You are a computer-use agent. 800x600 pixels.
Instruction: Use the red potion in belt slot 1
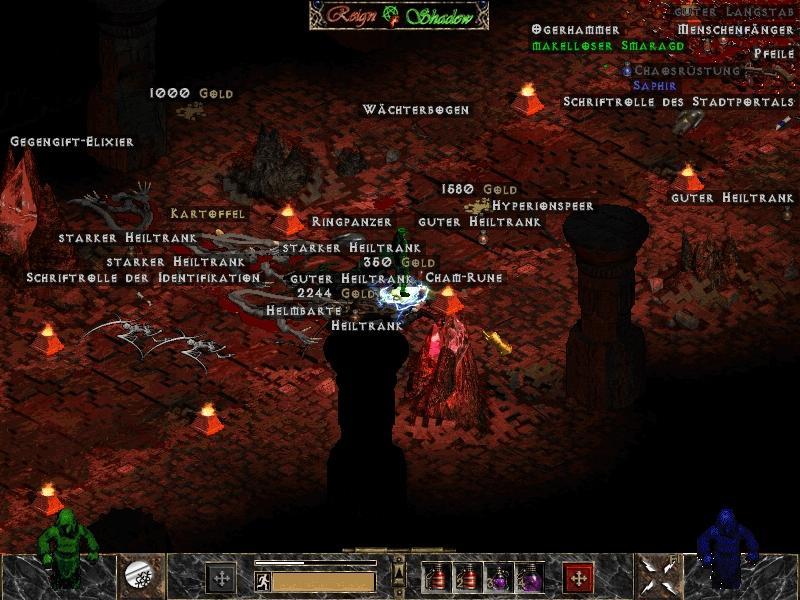click(x=436, y=577)
